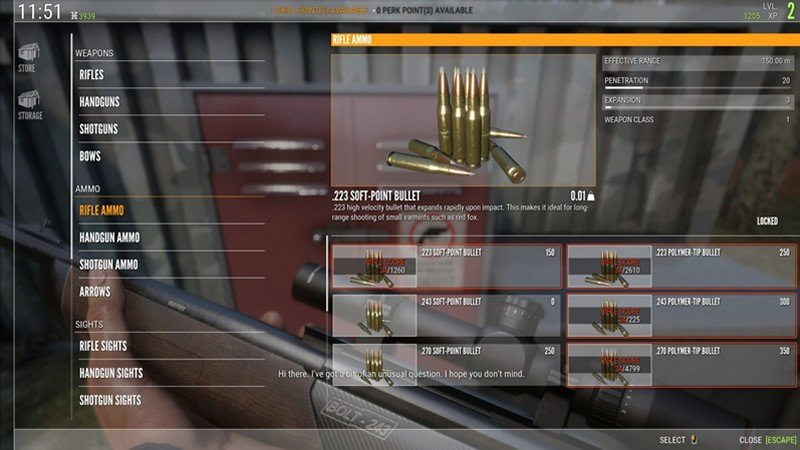
Task: Select the Rifle Ammo category
Action: (102, 210)
